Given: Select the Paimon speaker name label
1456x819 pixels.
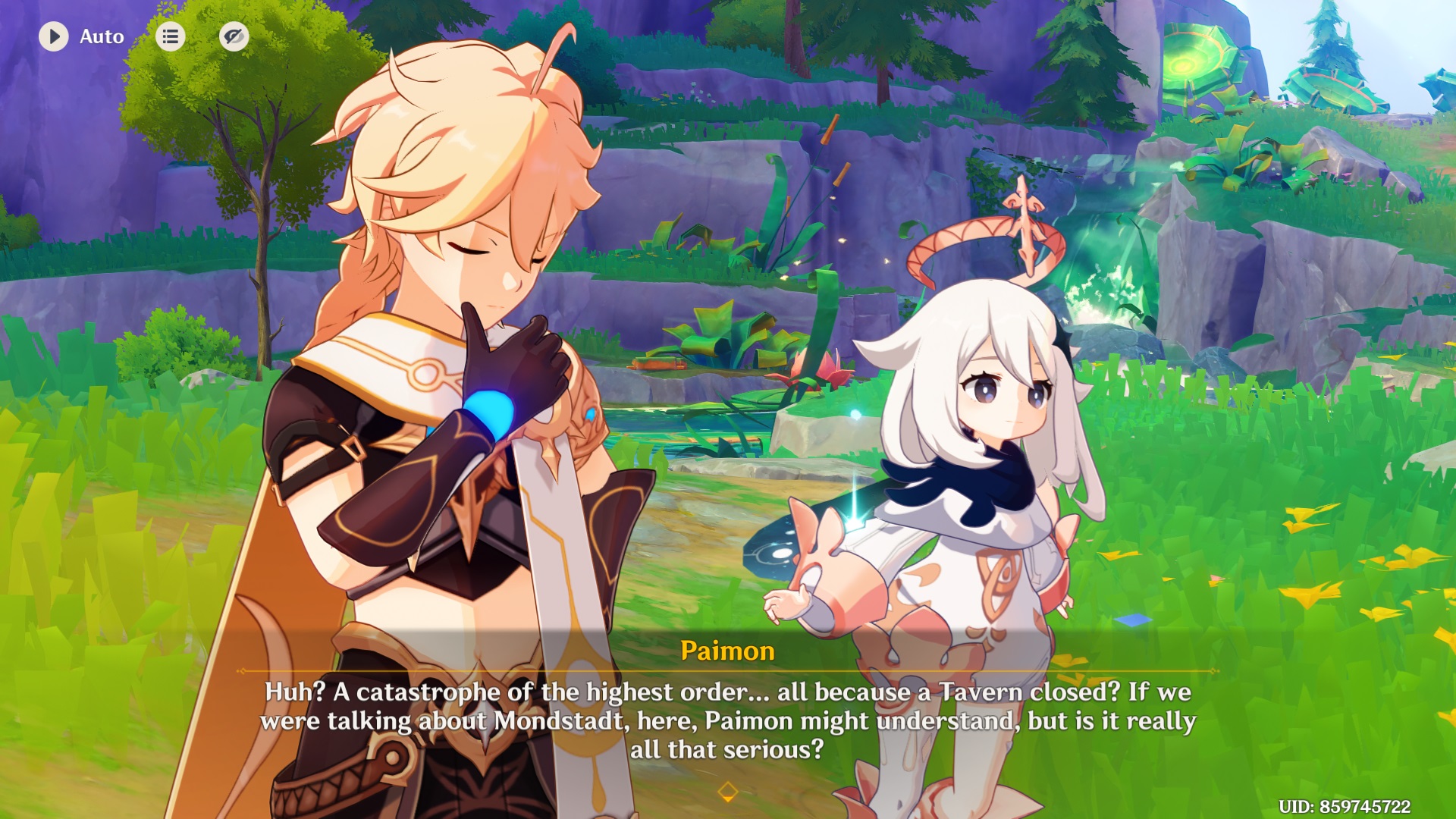Looking at the screenshot, I should (727, 651).
